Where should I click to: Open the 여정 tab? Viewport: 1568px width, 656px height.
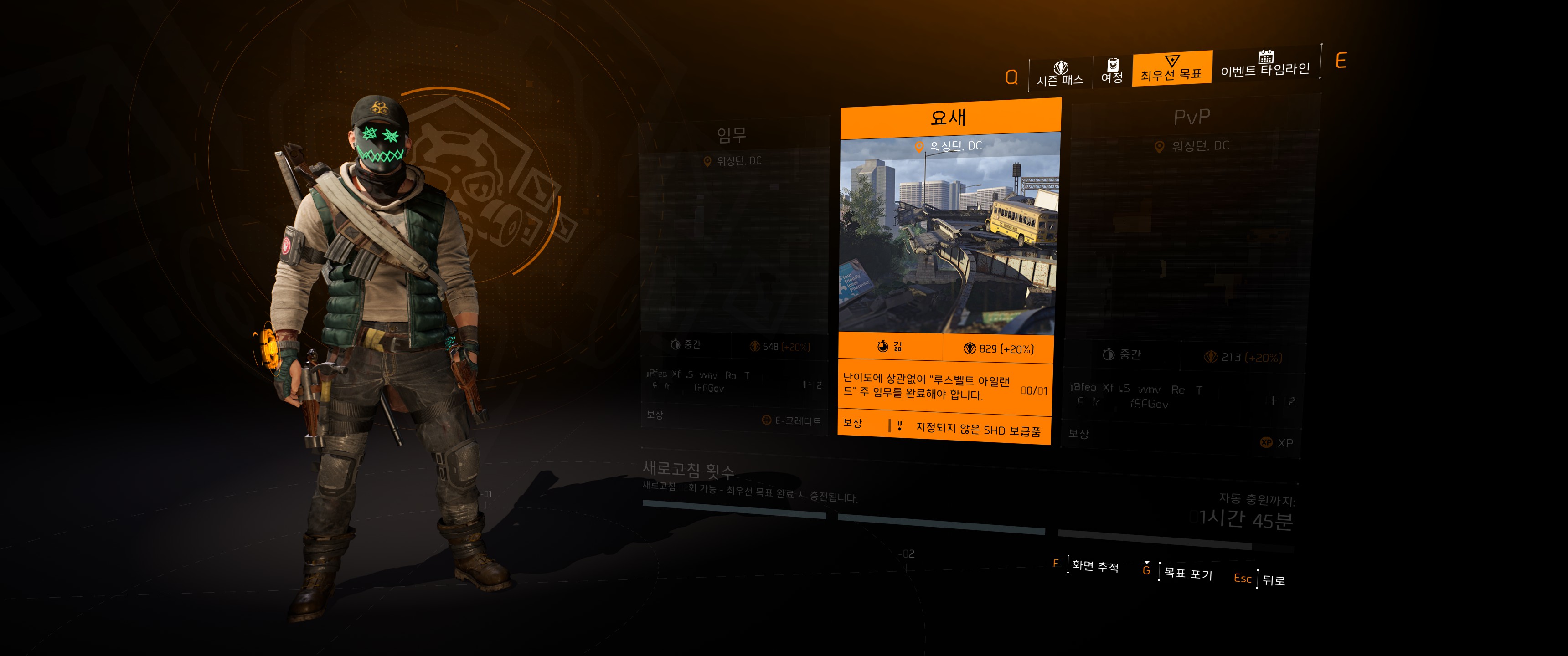point(1112,72)
